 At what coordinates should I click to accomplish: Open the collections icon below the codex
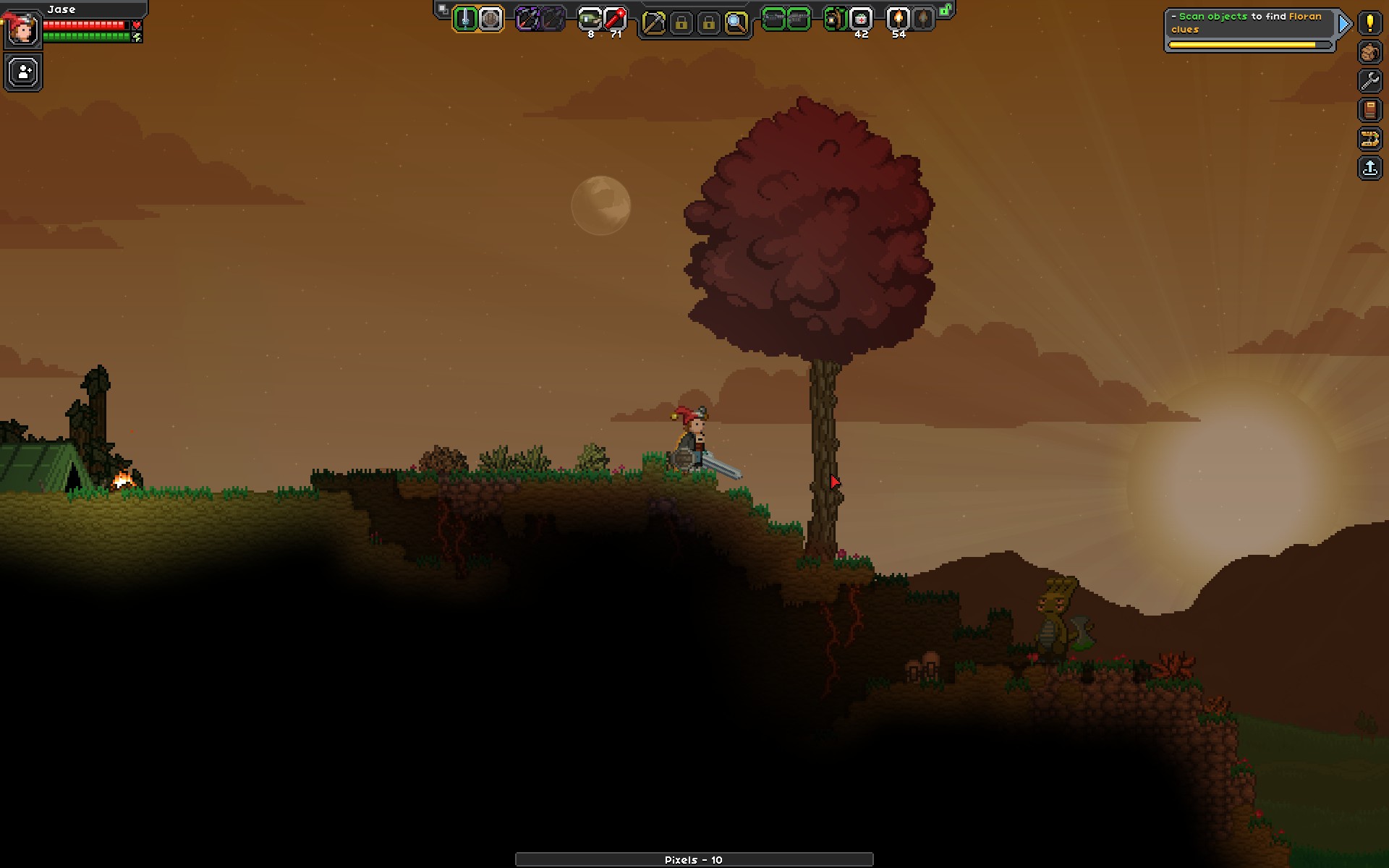click(x=1369, y=139)
